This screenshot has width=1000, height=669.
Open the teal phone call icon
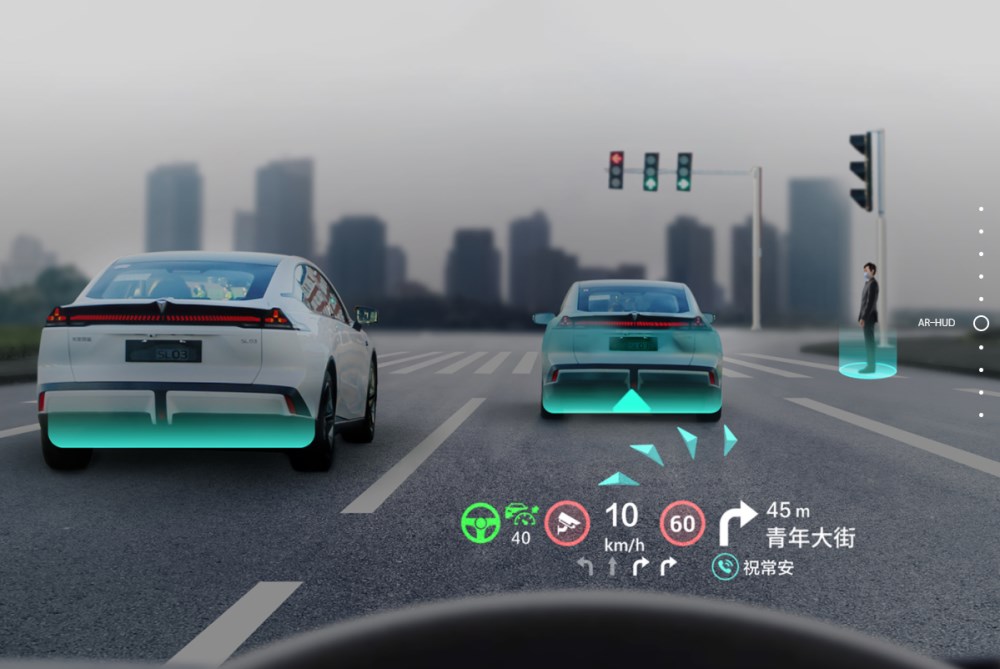coord(725,567)
